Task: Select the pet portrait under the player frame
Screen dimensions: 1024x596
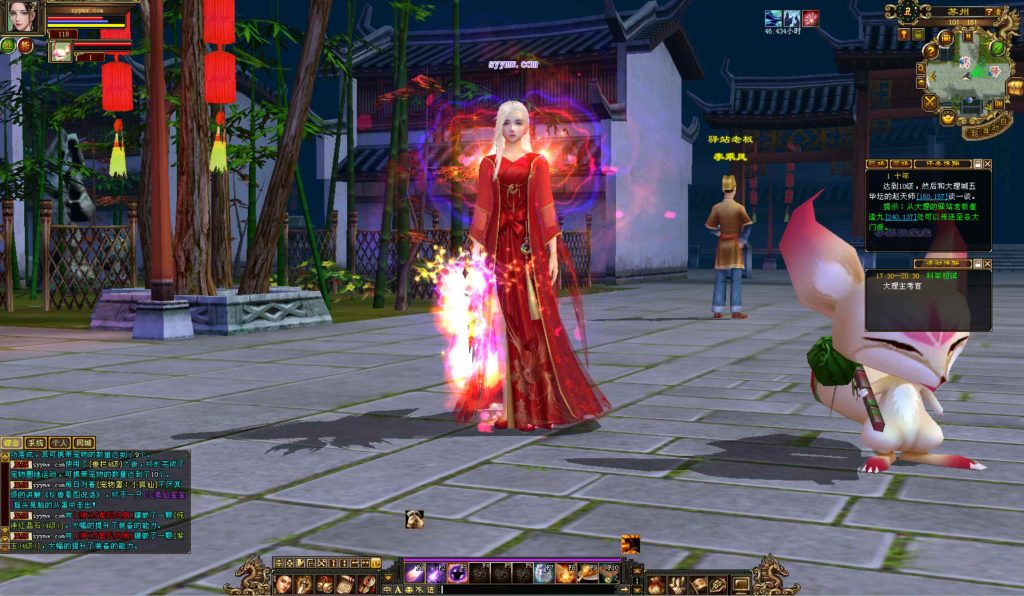Action: point(60,50)
